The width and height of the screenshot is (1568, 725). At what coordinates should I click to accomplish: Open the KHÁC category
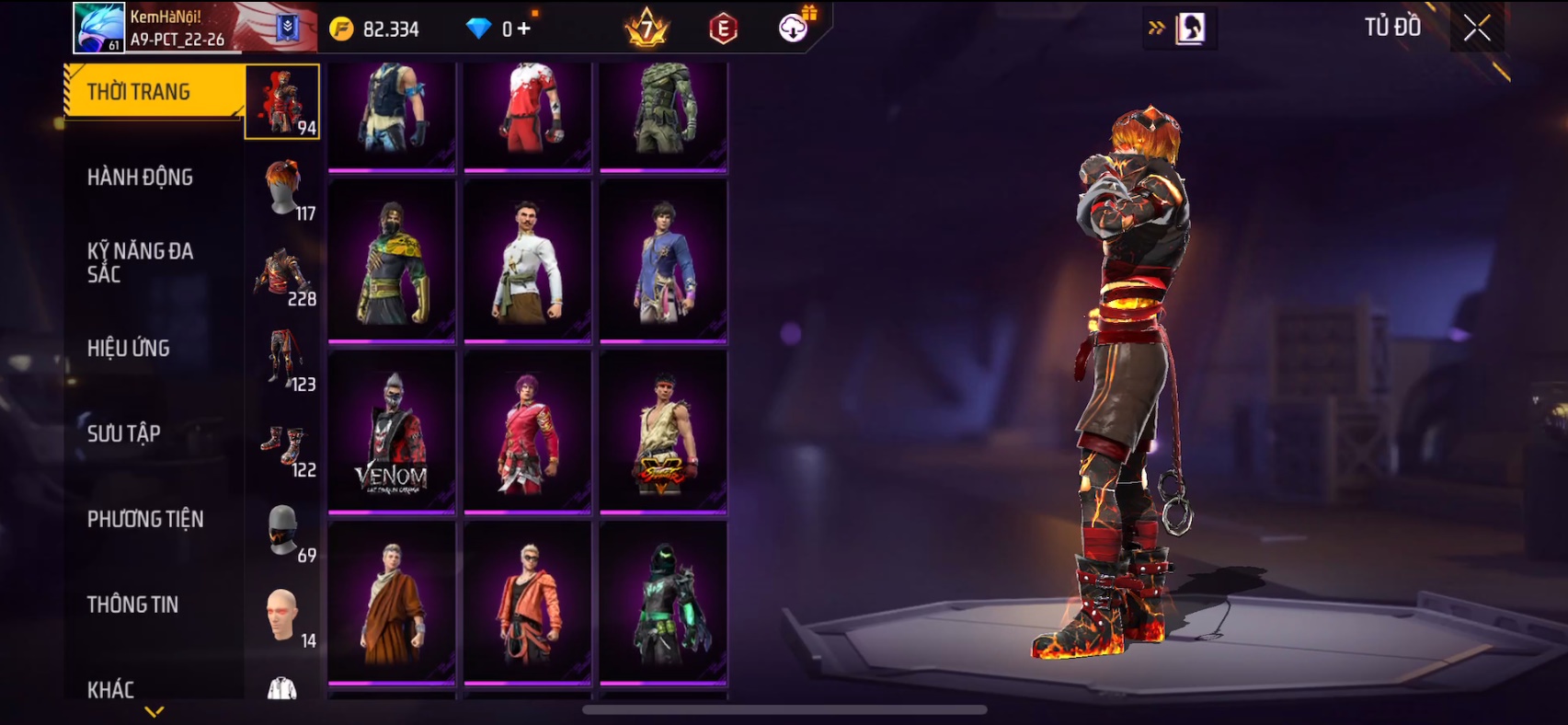pos(111,688)
